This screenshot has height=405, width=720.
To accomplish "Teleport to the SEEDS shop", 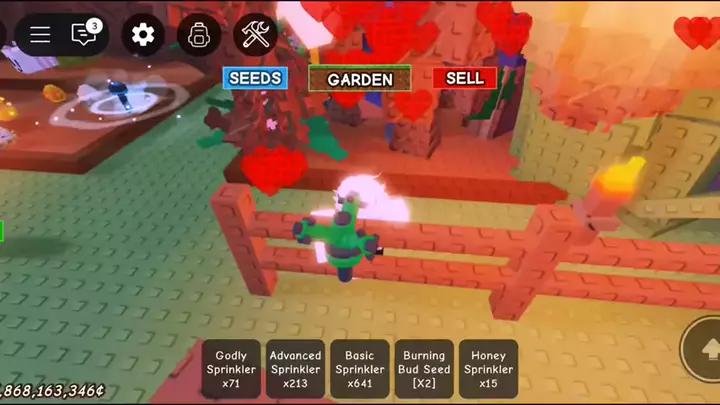I will (255, 78).
